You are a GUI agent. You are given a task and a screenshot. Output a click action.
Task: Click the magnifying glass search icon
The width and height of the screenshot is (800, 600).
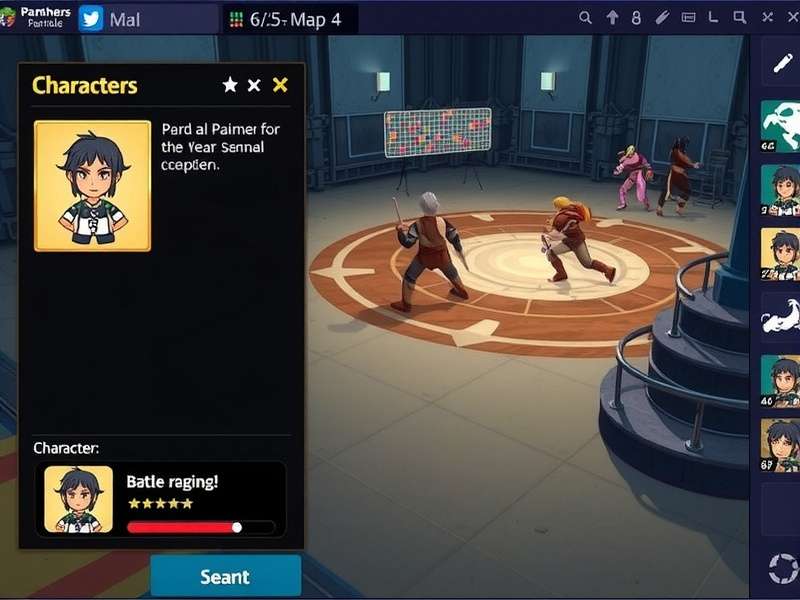586,18
